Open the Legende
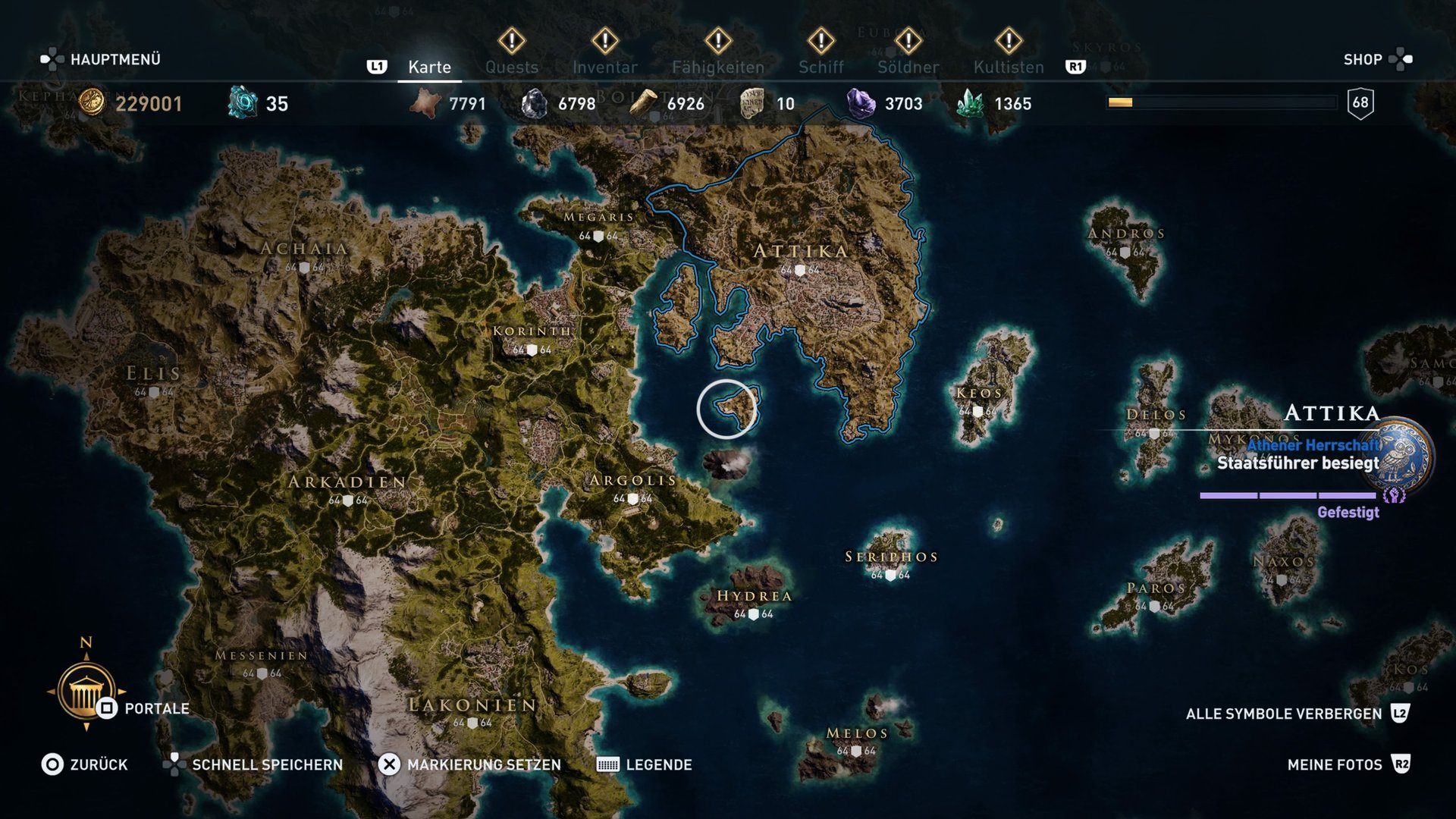 point(658,764)
